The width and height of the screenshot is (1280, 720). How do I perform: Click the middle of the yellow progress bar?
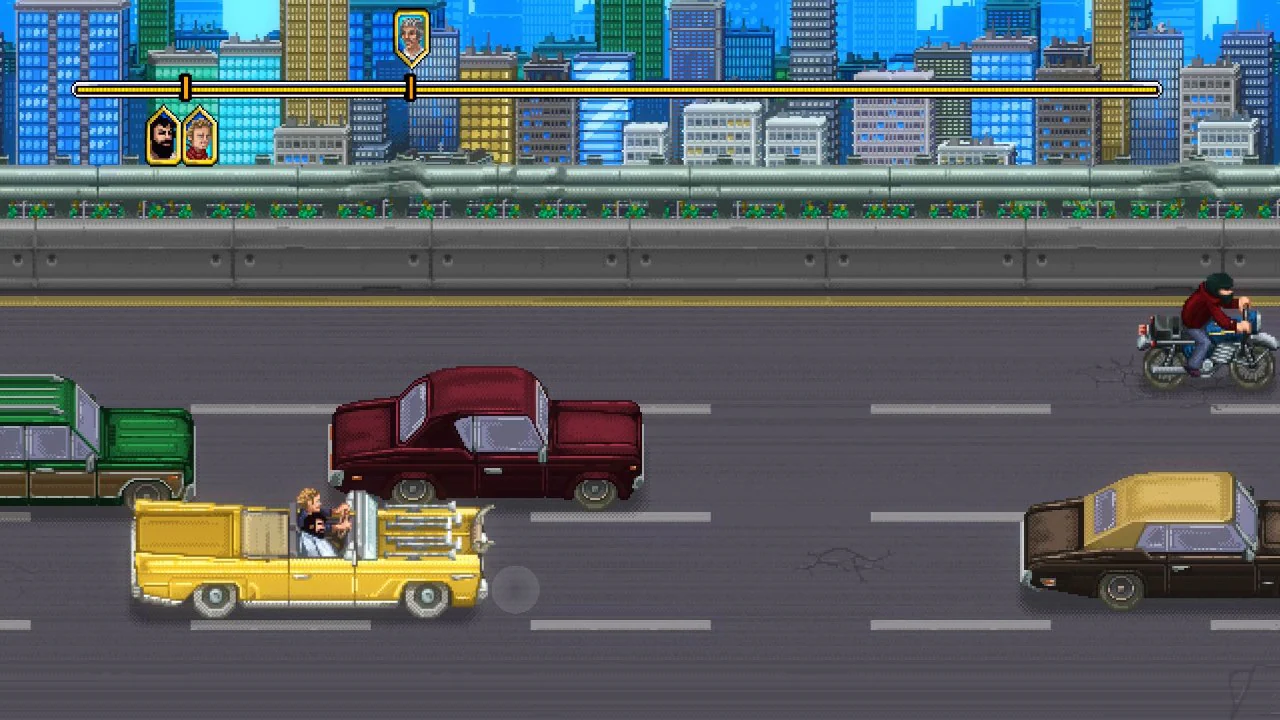[x=615, y=90]
